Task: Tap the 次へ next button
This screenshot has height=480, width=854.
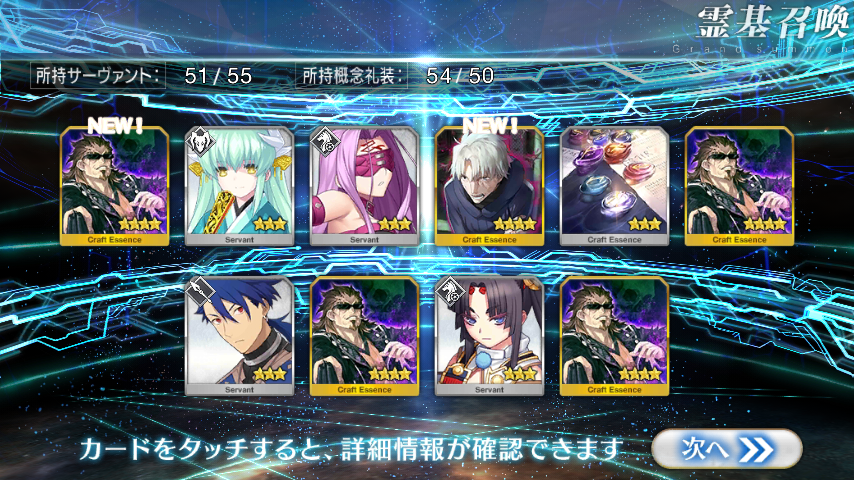Action: tap(726, 449)
